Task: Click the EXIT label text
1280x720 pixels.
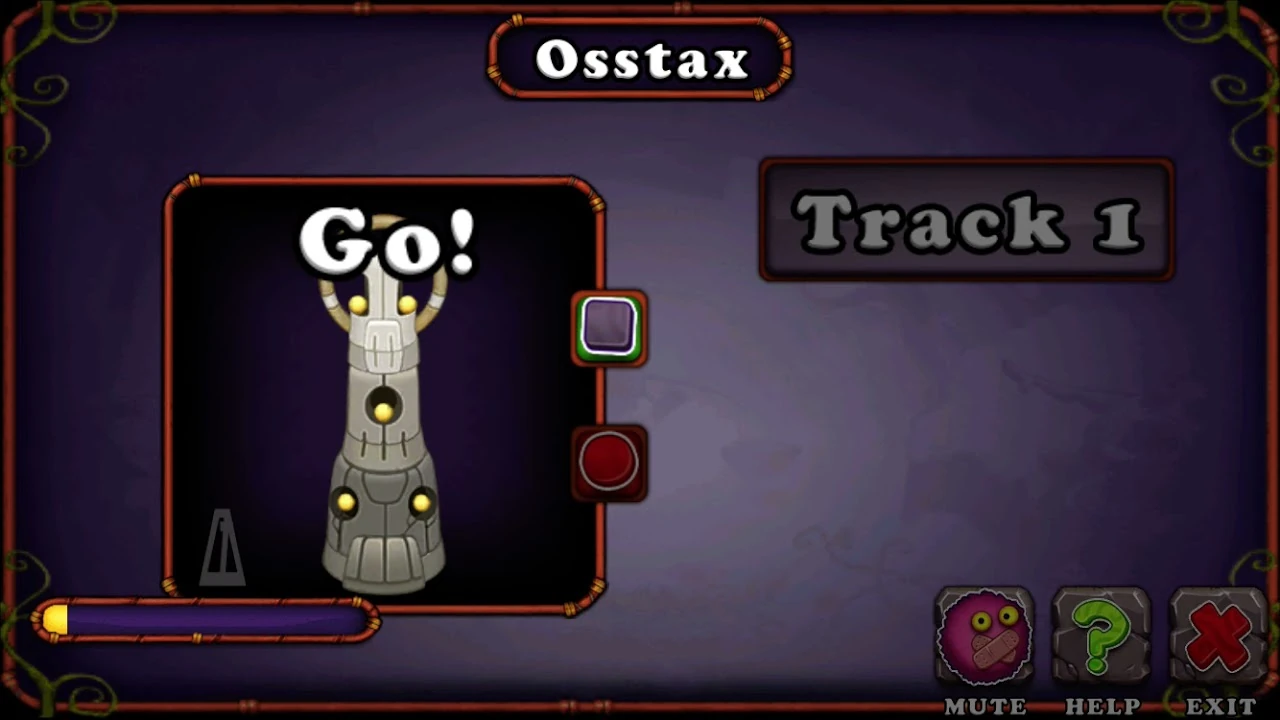Action: click(x=1218, y=705)
